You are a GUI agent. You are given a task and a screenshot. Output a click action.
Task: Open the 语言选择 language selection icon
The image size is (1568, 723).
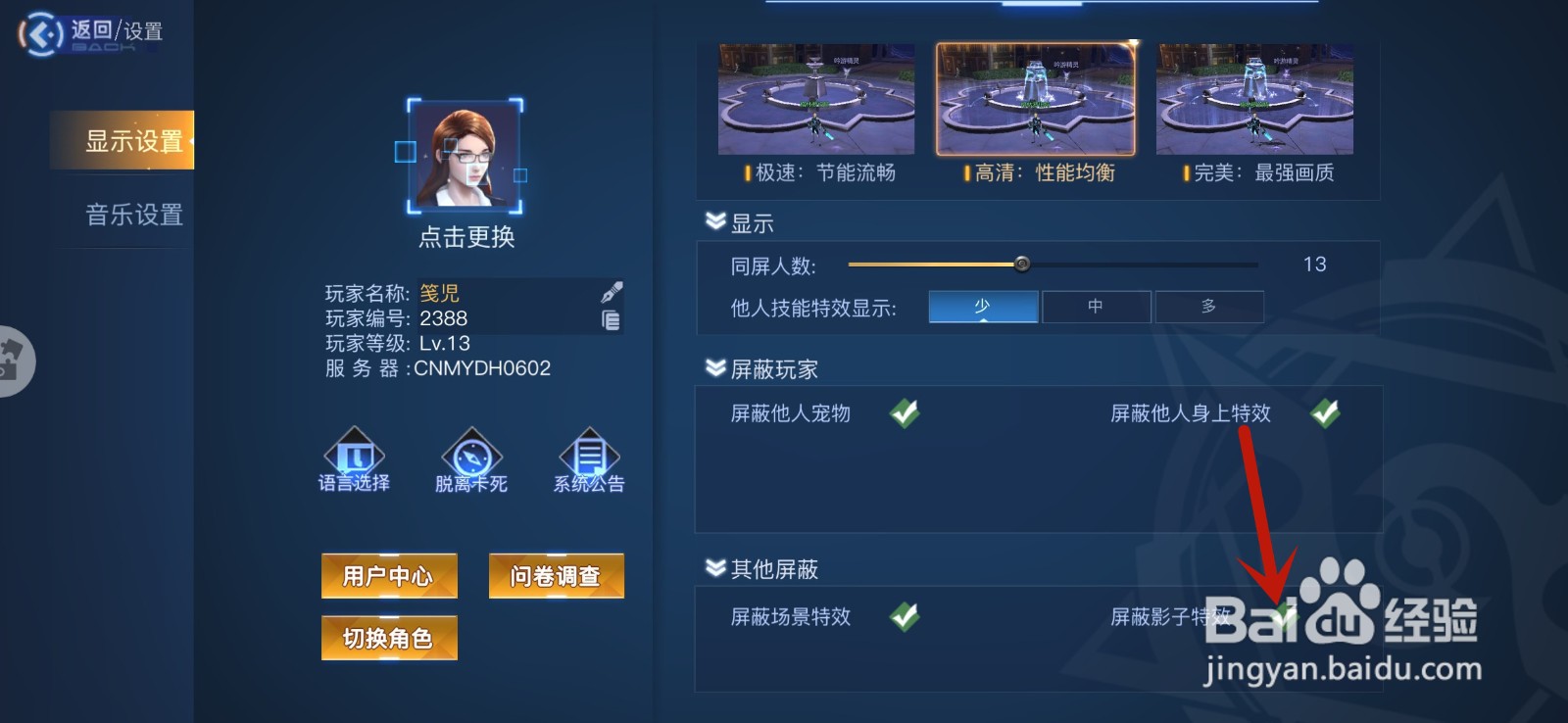pos(353,454)
